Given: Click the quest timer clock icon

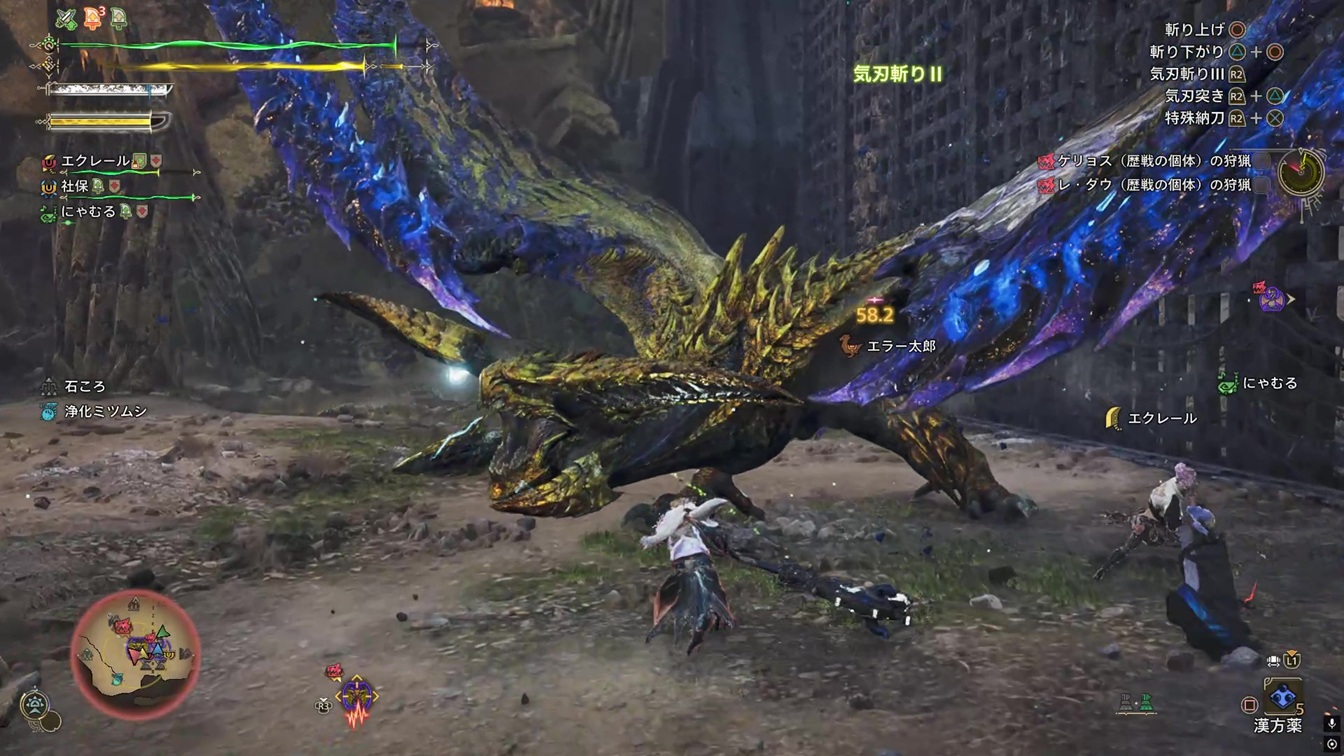Looking at the screenshot, I should 1300,173.
